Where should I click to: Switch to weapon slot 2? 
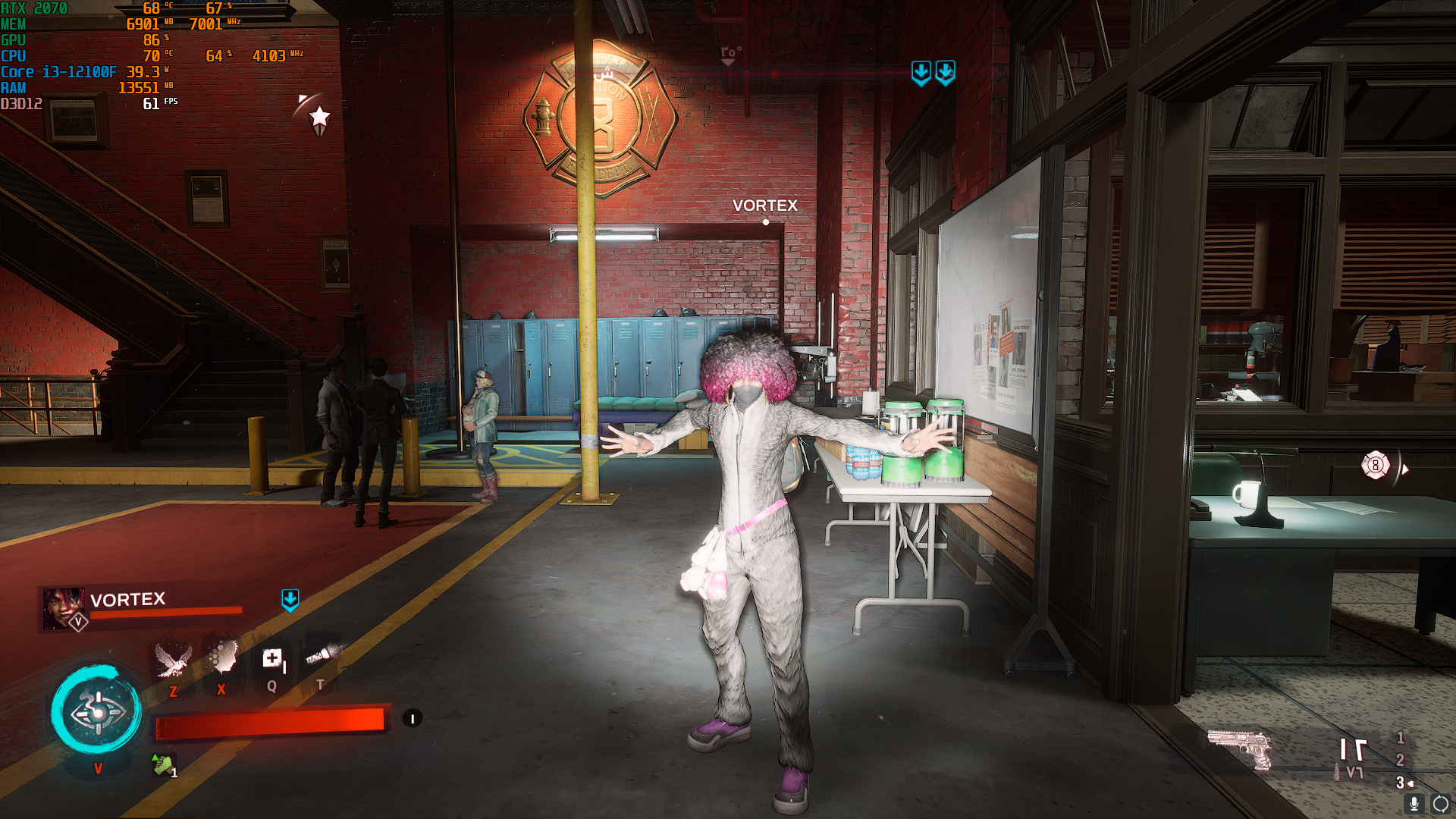(x=1401, y=760)
